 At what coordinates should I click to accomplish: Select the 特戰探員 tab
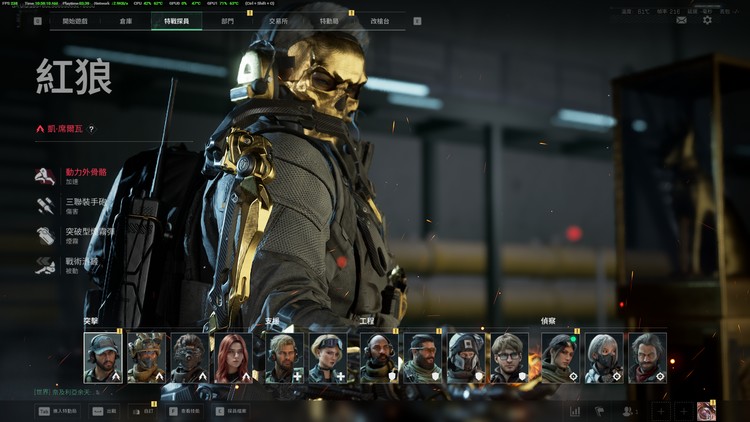click(x=176, y=21)
